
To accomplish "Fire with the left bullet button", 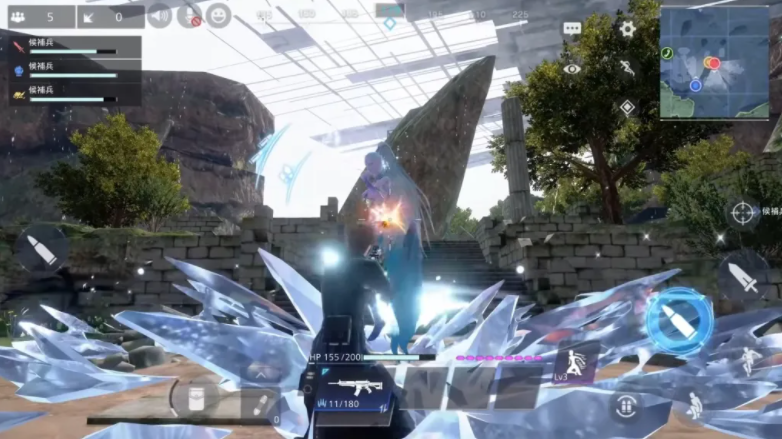I will [x=42, y=250].
